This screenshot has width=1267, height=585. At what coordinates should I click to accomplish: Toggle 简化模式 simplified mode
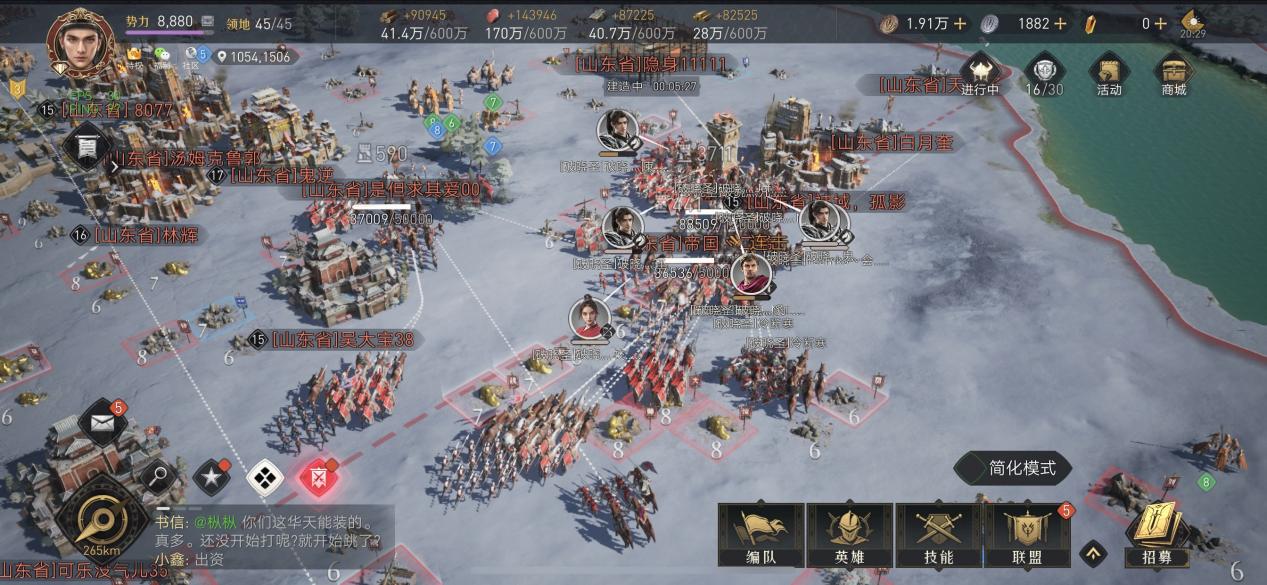click(1014, 468)
